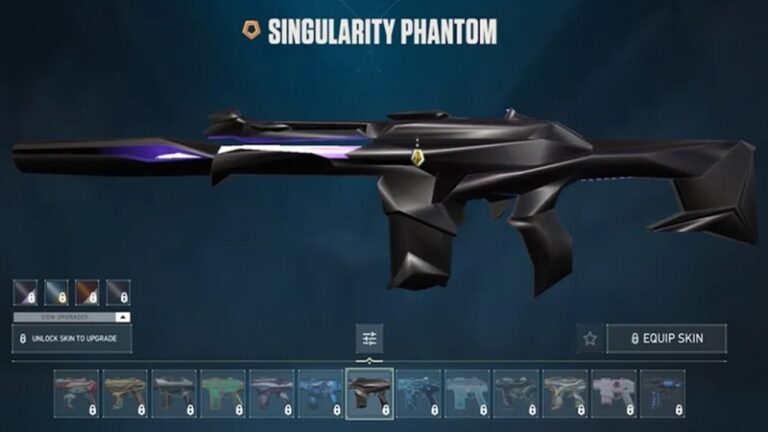Equip the Singularity Phantom skin
Screen dimensions: 768x432
pyautogui.click(x=667, y=338)
